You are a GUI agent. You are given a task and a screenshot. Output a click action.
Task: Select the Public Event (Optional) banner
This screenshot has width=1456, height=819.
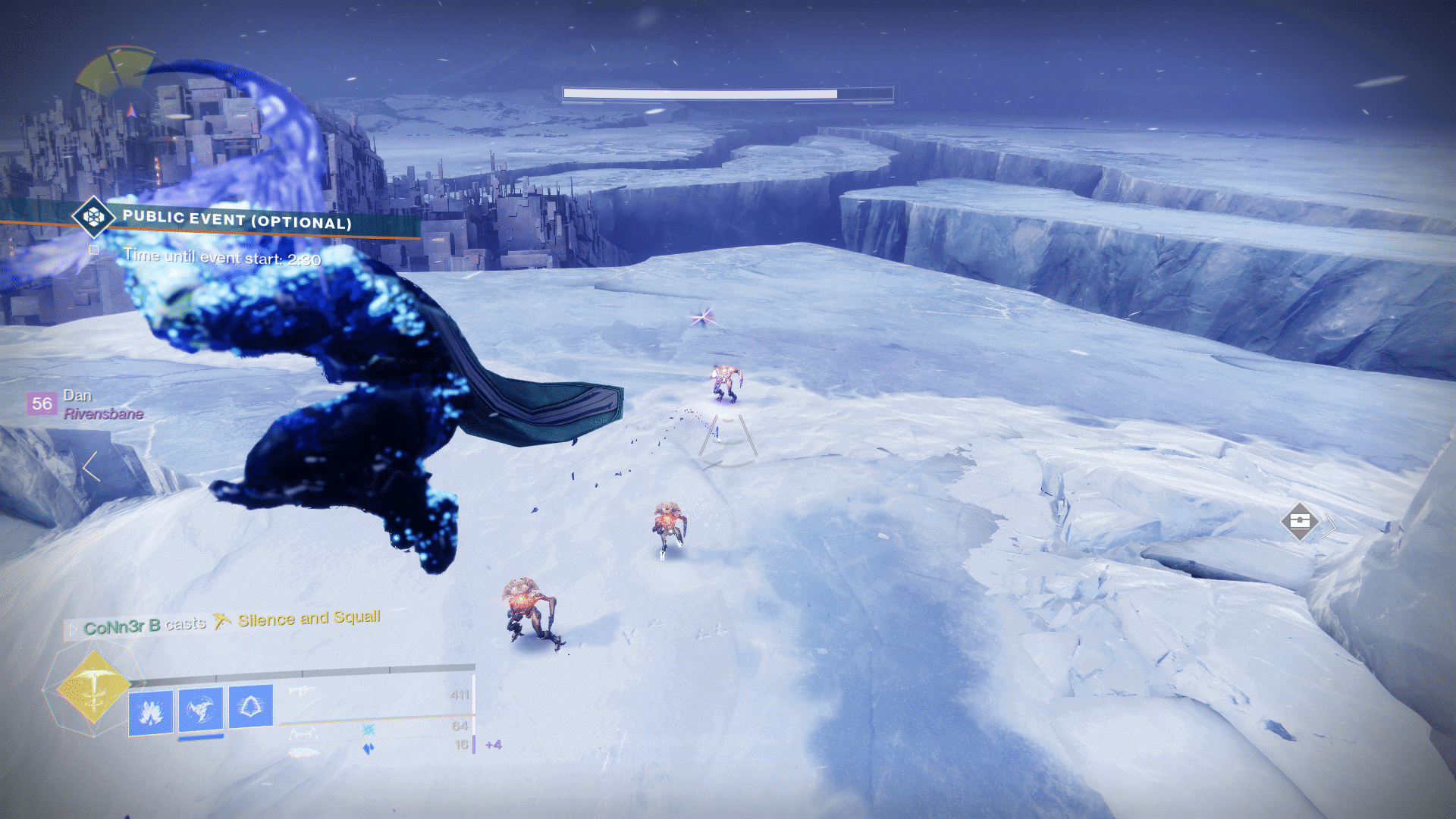pyautogui.click(x=237, y=220)
